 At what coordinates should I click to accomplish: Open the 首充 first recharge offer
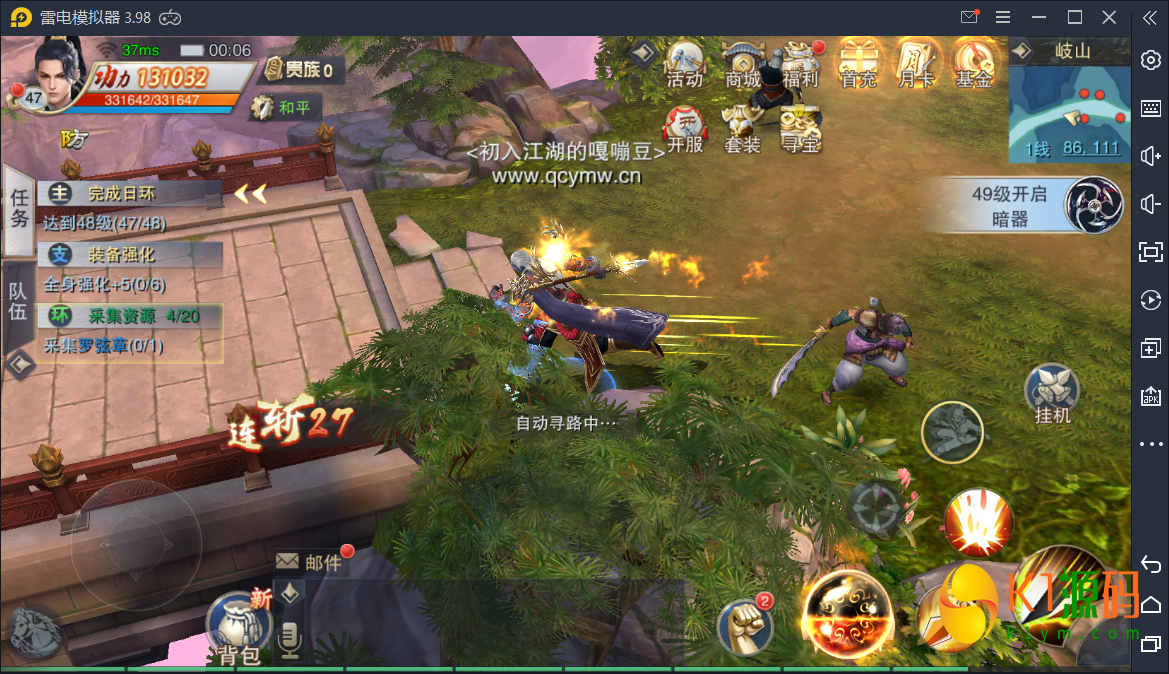point(859,64)
